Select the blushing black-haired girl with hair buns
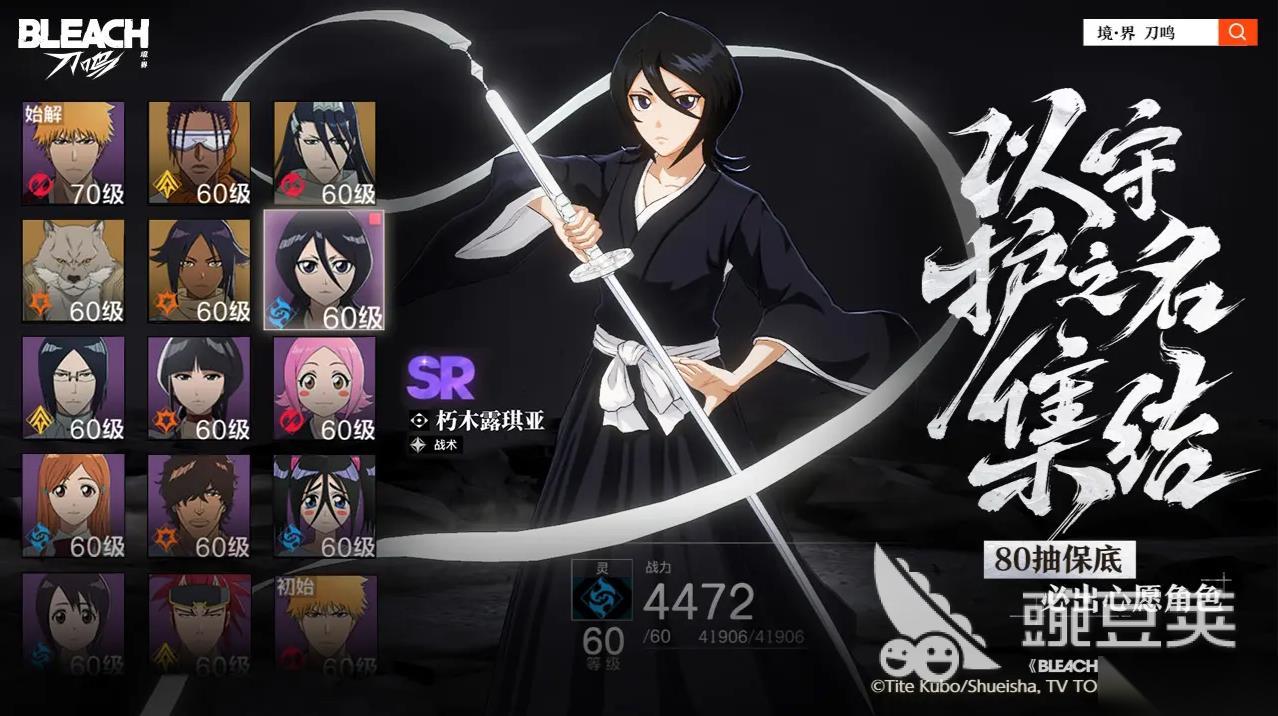This screenshot has height=716, width=1278. [x=325, y=506]
